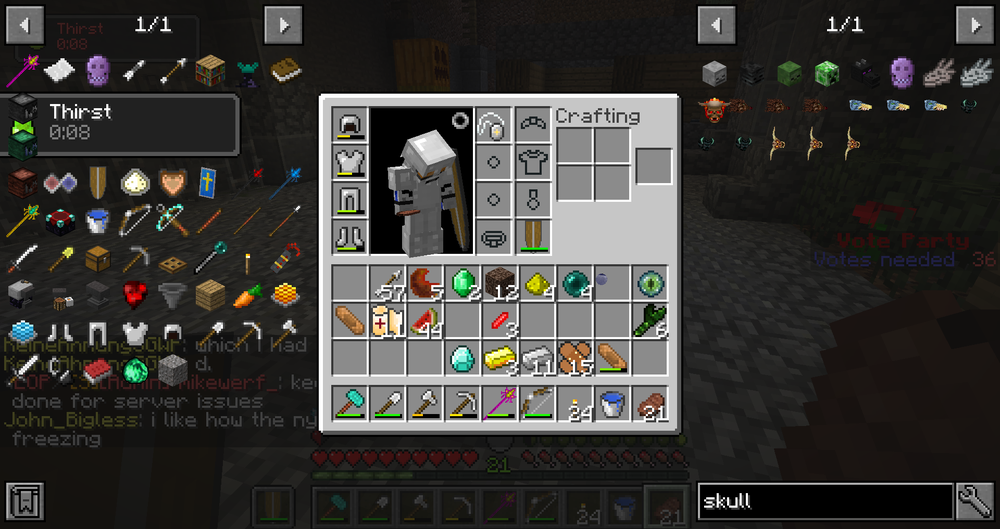The width and height of the screenshot is (1000, 529).
Task: Click the skull search text field
Action: [x=824, y=501]
